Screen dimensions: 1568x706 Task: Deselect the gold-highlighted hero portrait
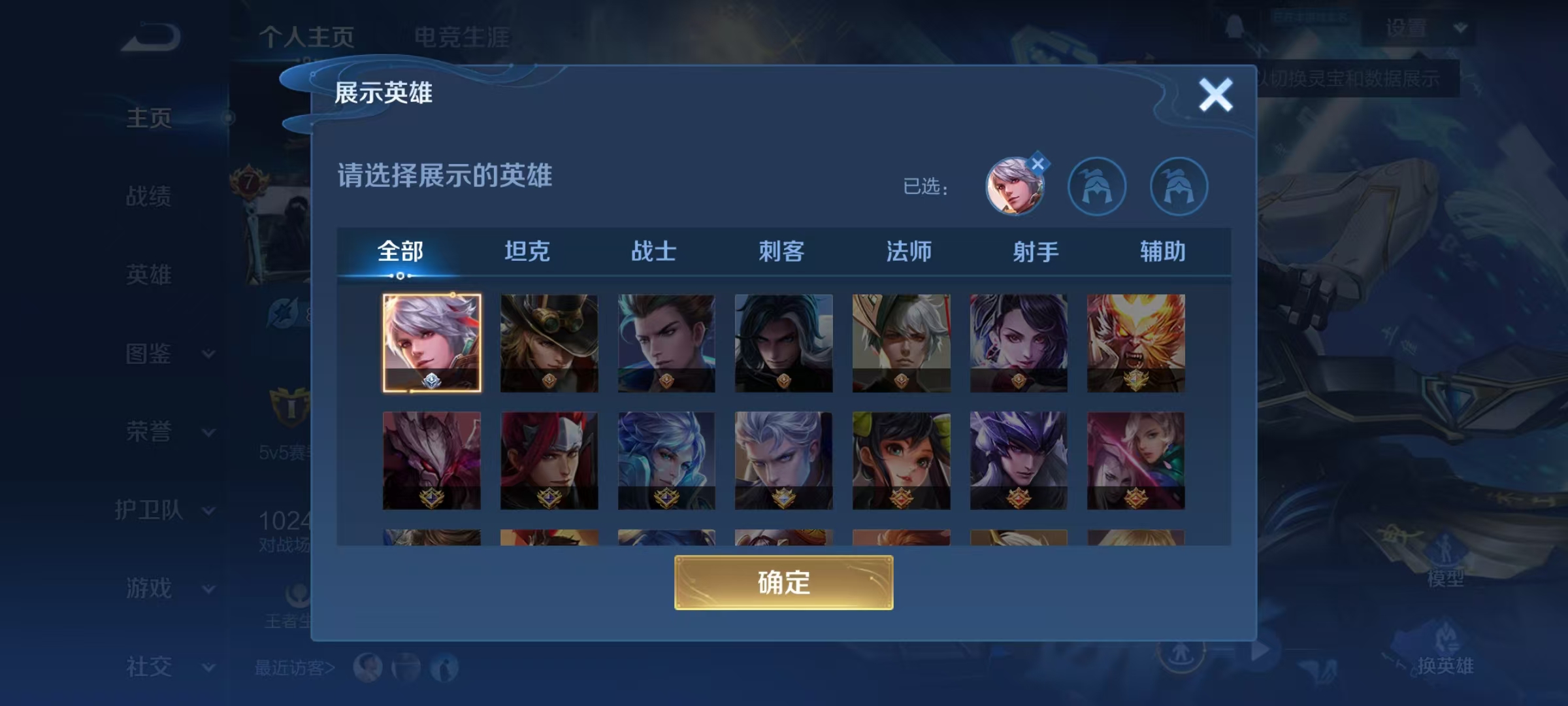[432, 343]
